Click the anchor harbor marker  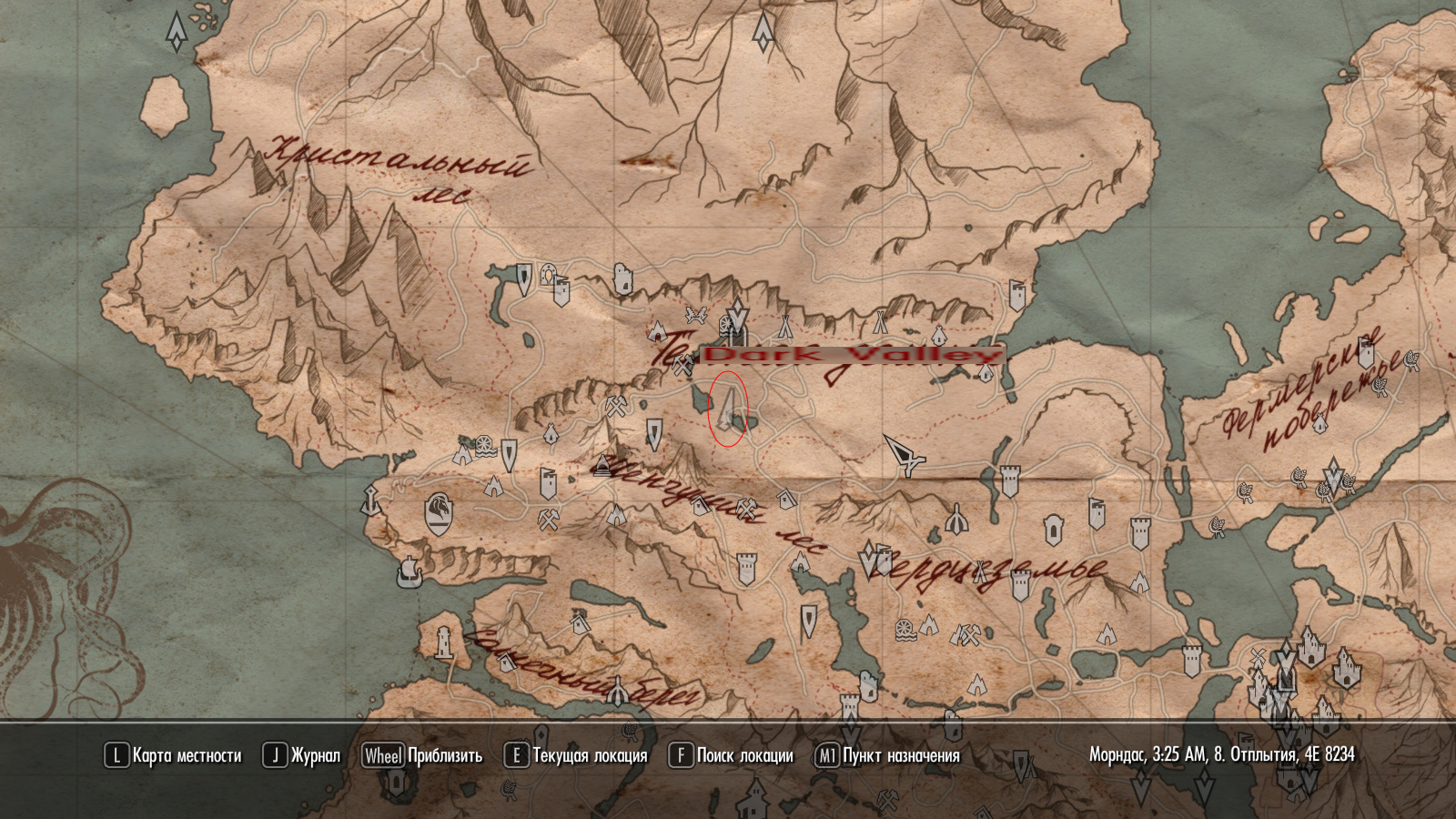(370, 500)
